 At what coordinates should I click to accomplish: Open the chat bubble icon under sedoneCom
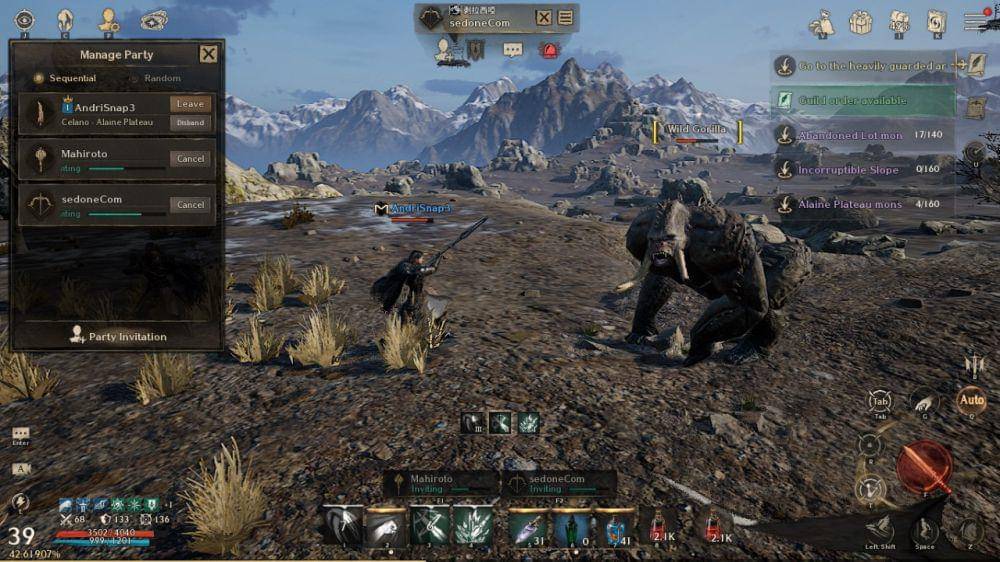pyautogui.click(x=513, y=49)
